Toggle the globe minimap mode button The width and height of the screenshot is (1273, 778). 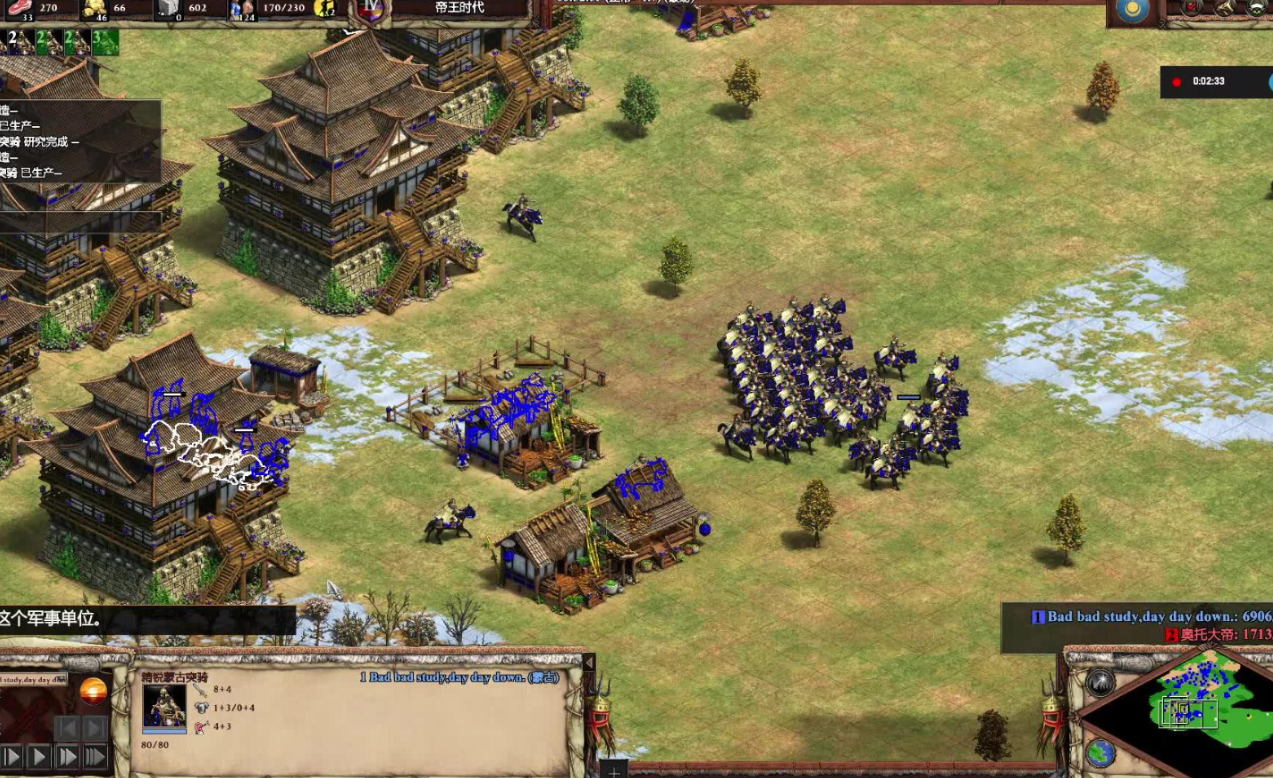[x=1100, y=751]
